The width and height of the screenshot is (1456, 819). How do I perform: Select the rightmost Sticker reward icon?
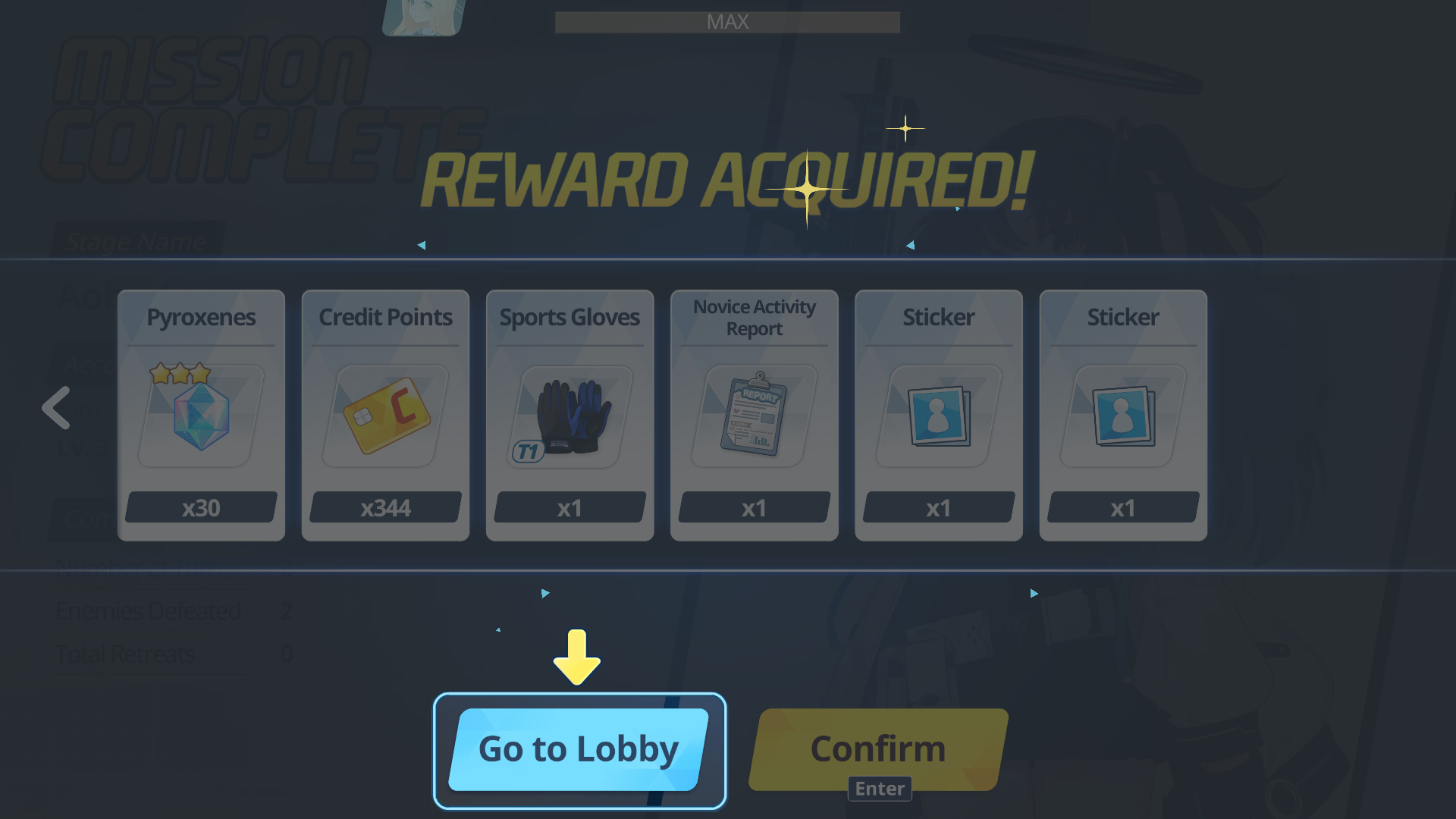[1123, 417]
